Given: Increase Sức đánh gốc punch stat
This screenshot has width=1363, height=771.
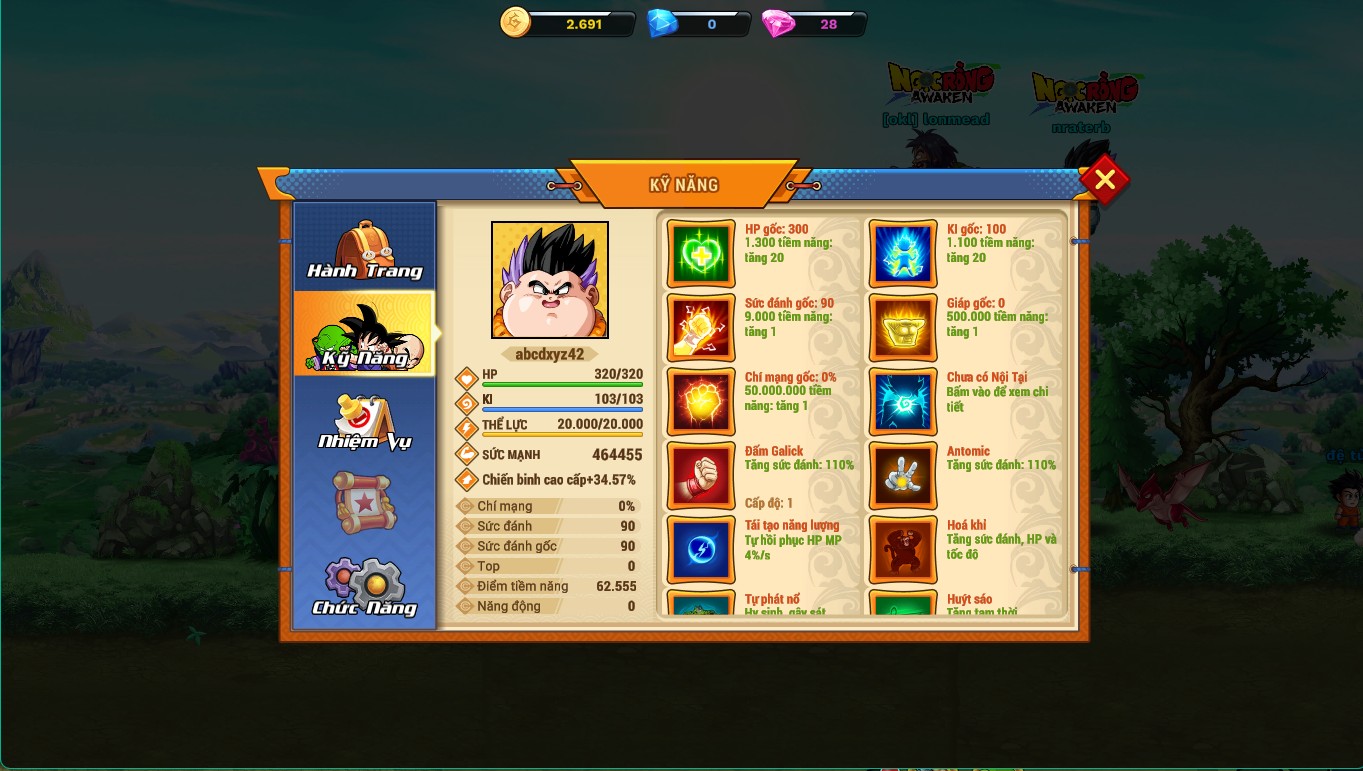Looking at the screenshot, I should click(x=701, y=328).
